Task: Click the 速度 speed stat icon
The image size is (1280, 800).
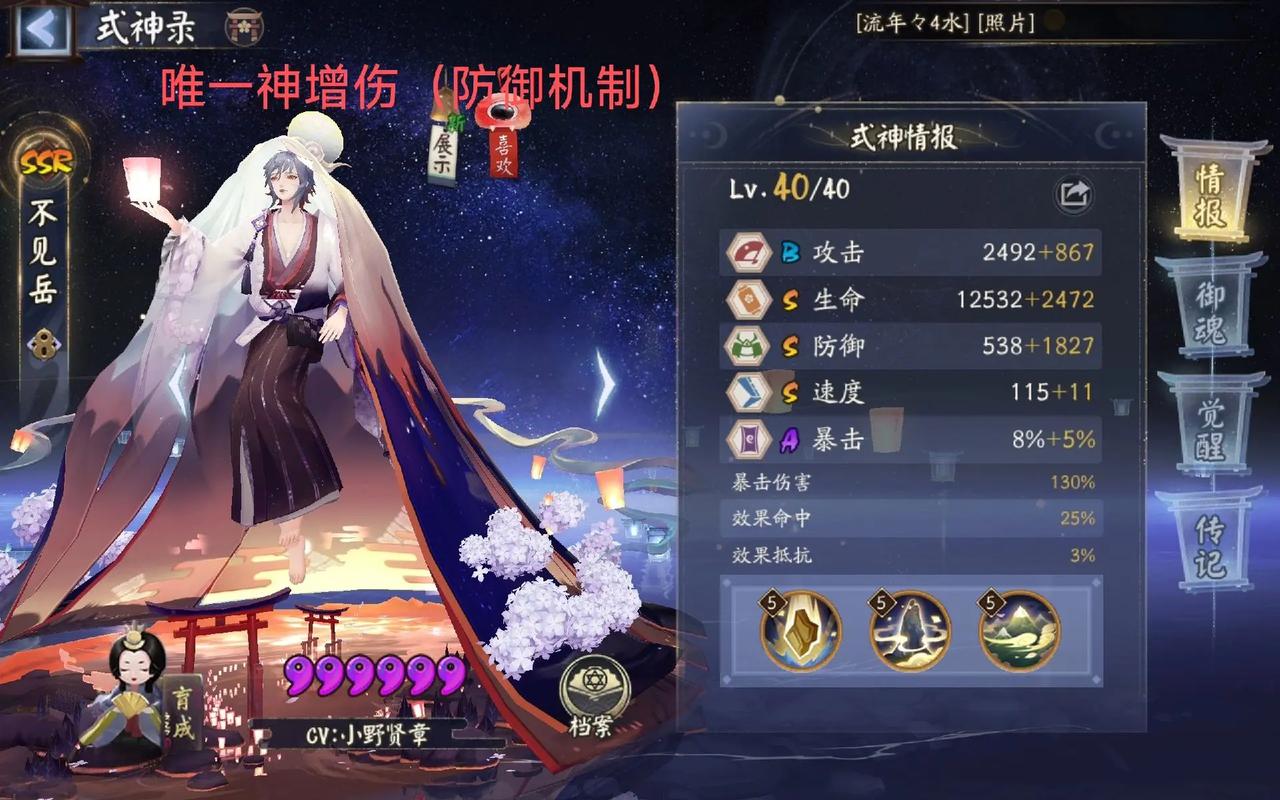Action: 748,393
